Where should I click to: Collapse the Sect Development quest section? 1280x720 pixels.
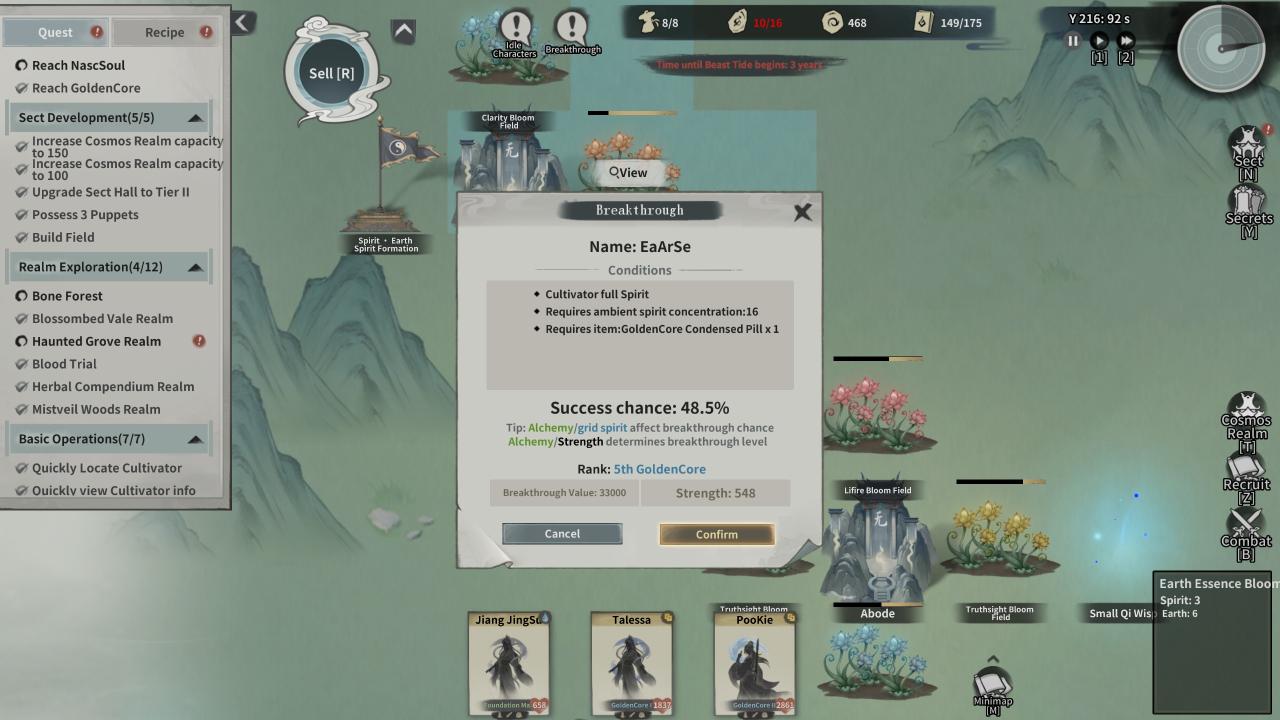pos(195,118)
